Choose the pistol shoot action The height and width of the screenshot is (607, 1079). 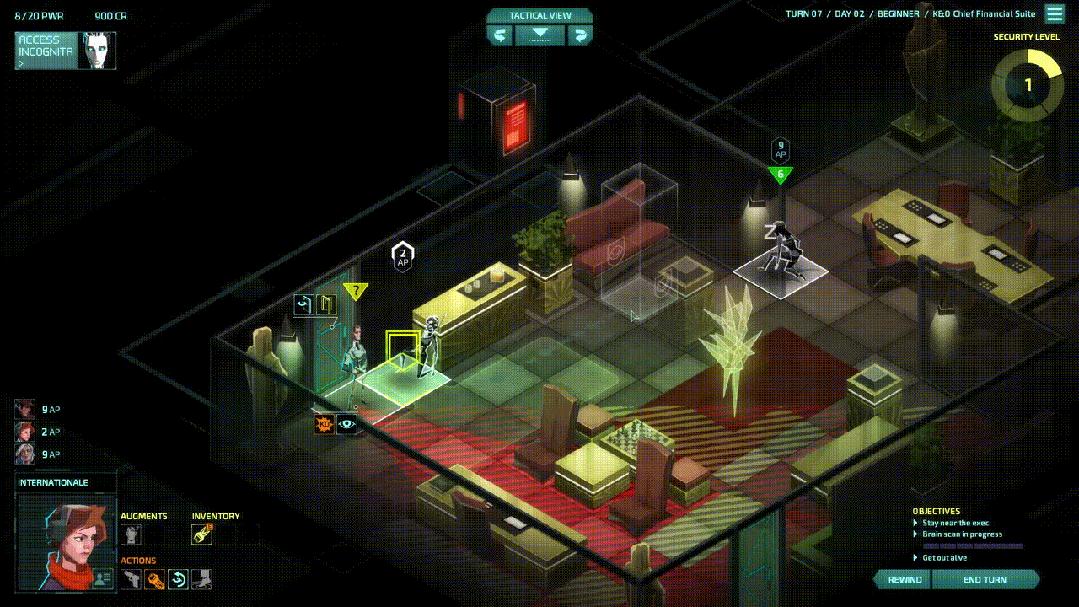point(131,578)
